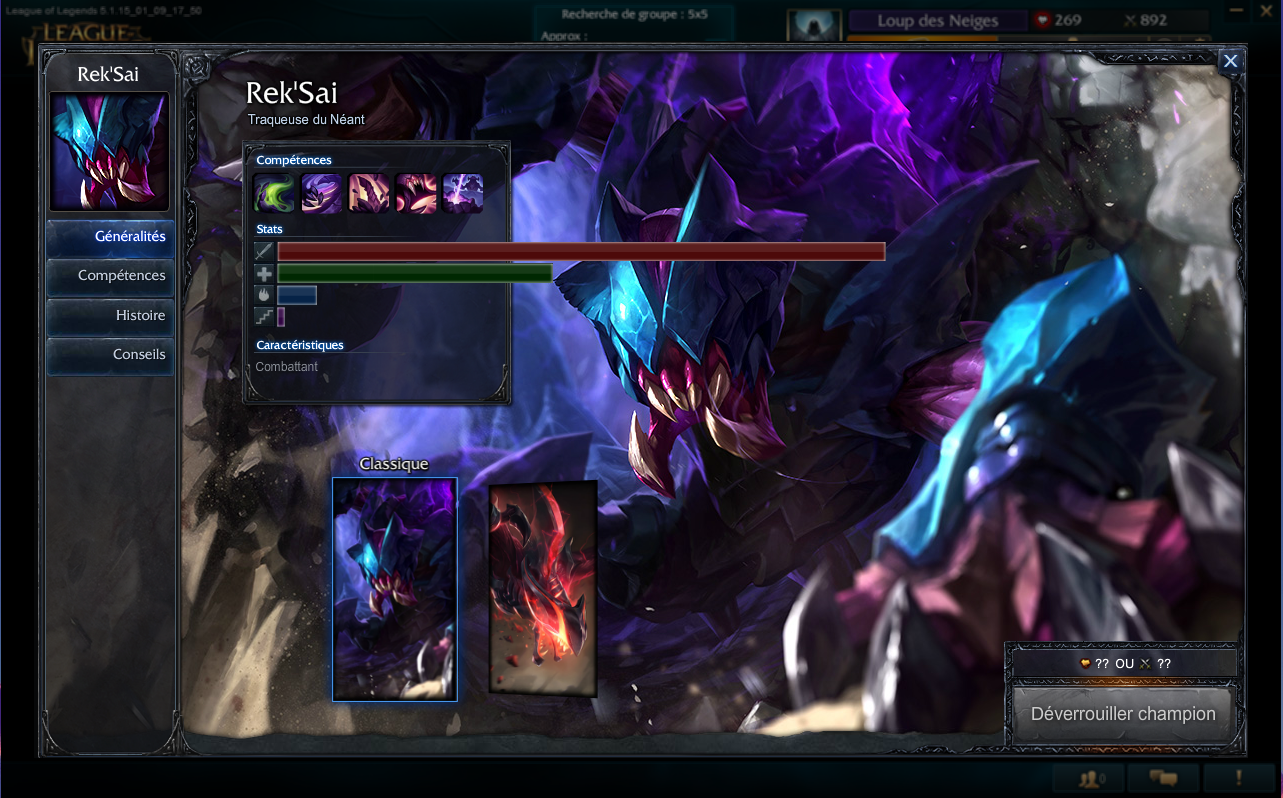View the second ability icon in Compétences

pos(322,192)
